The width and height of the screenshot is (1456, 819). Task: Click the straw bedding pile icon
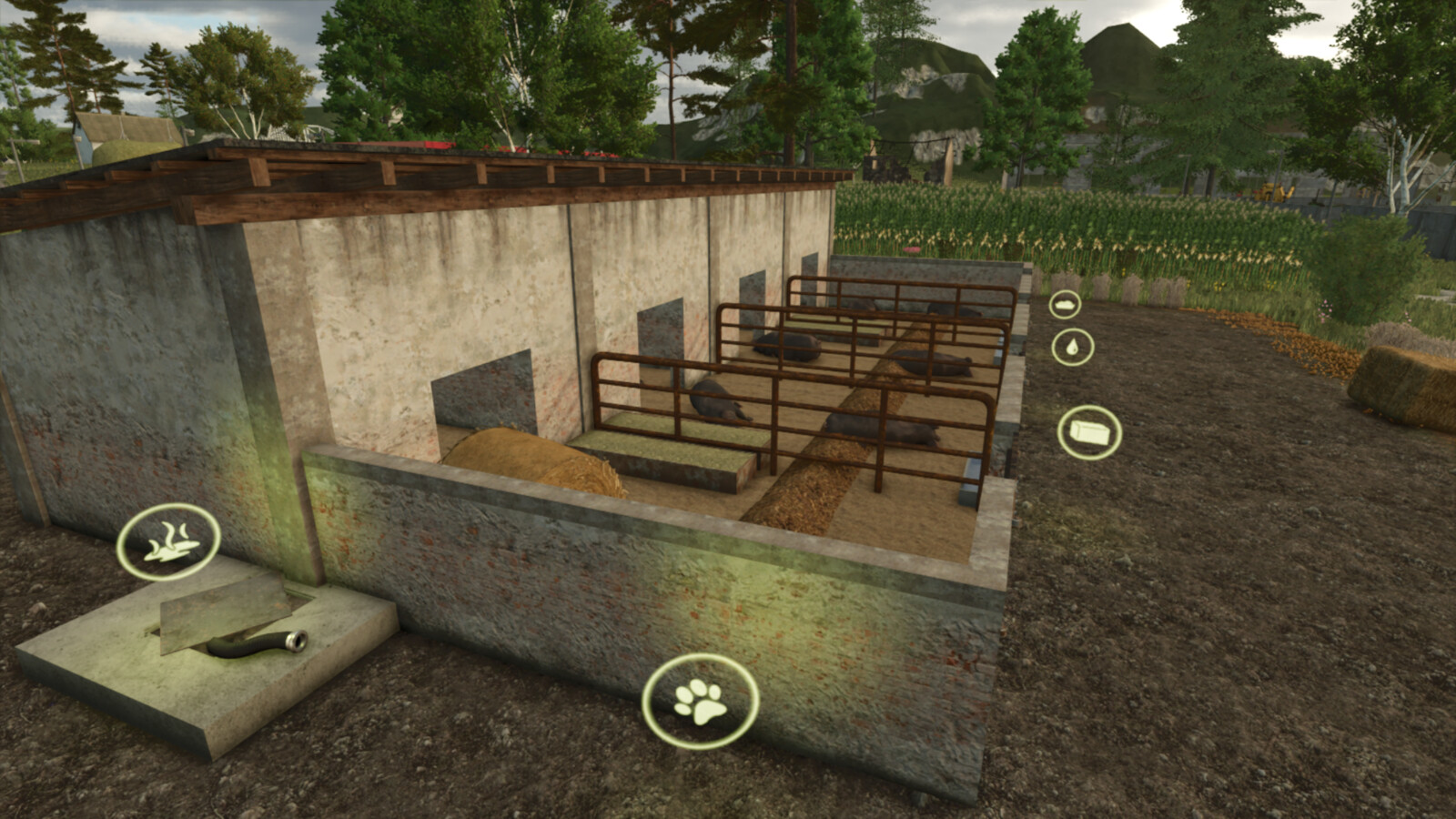(x=1065, y=305)
